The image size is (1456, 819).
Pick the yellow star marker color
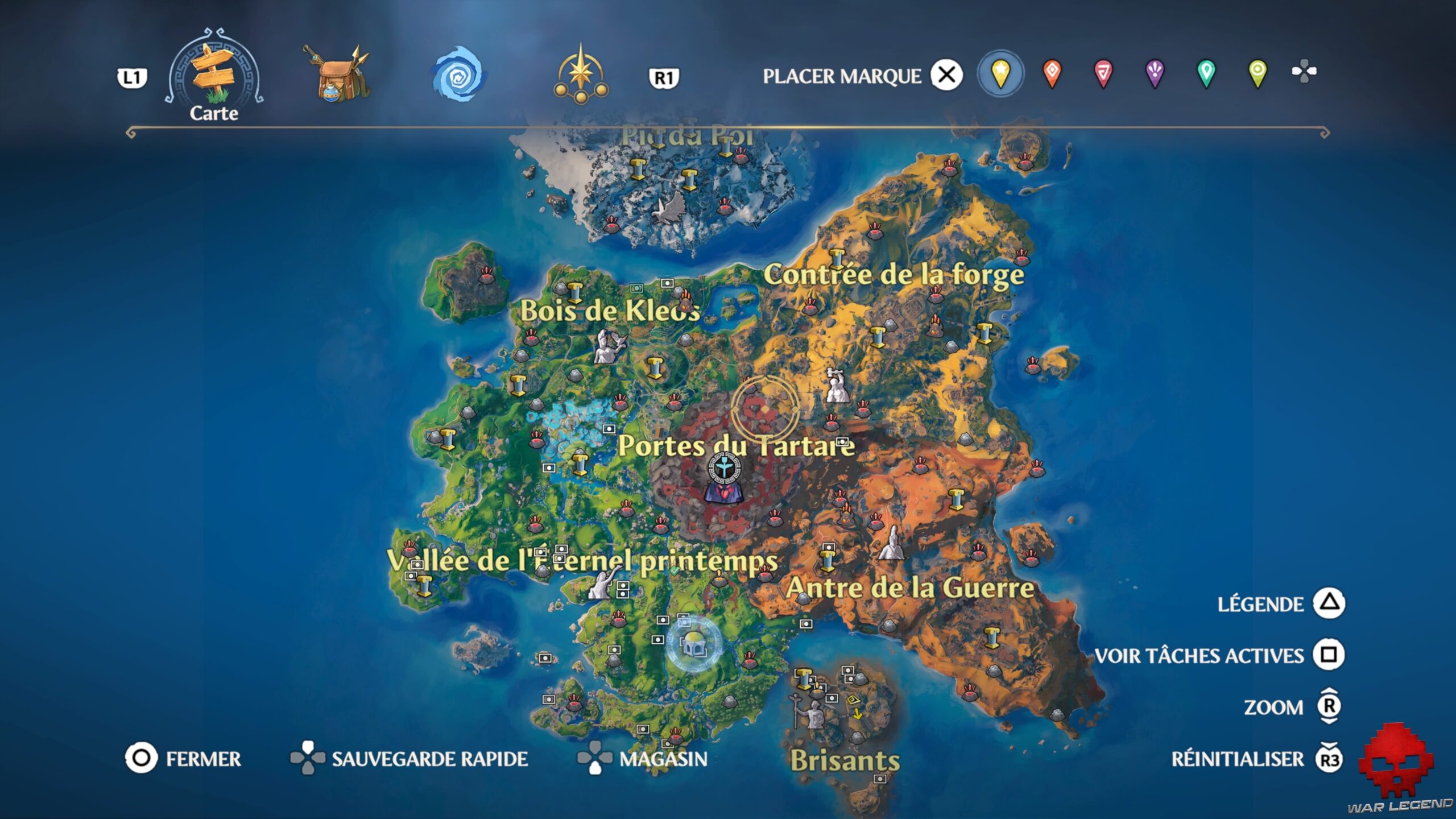pos(1001,73)
